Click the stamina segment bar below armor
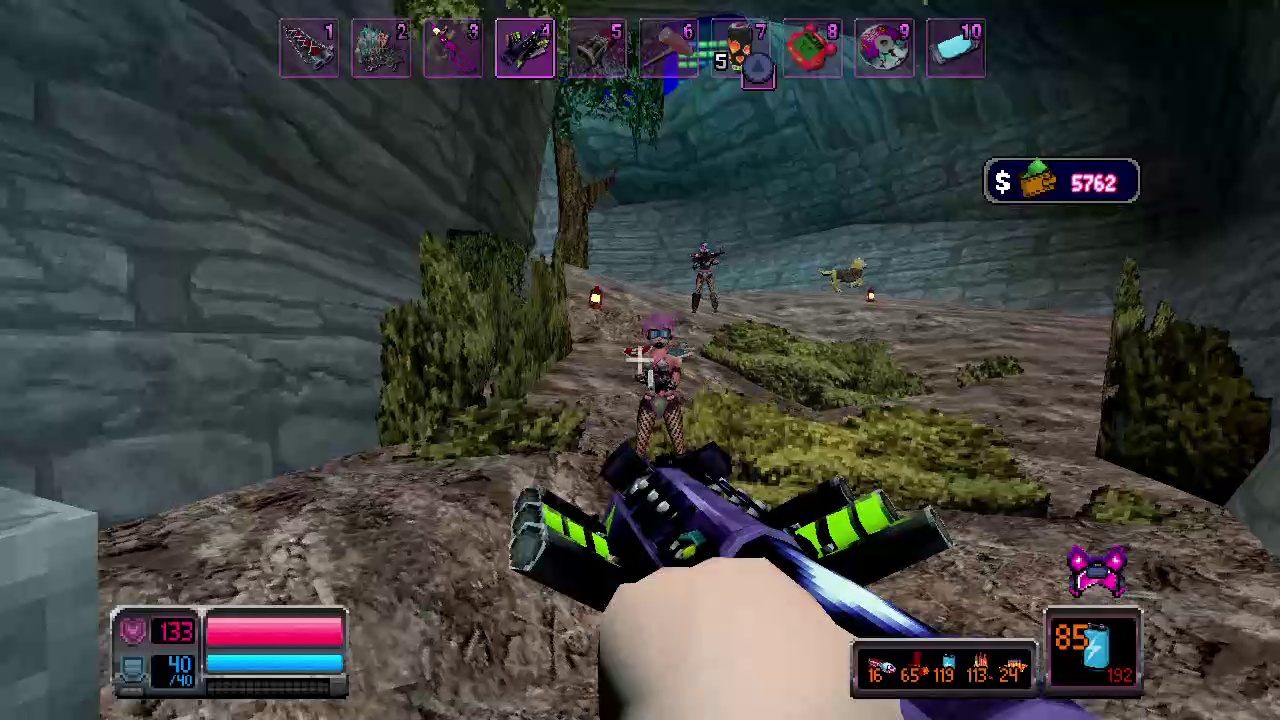 pos(275,688)
